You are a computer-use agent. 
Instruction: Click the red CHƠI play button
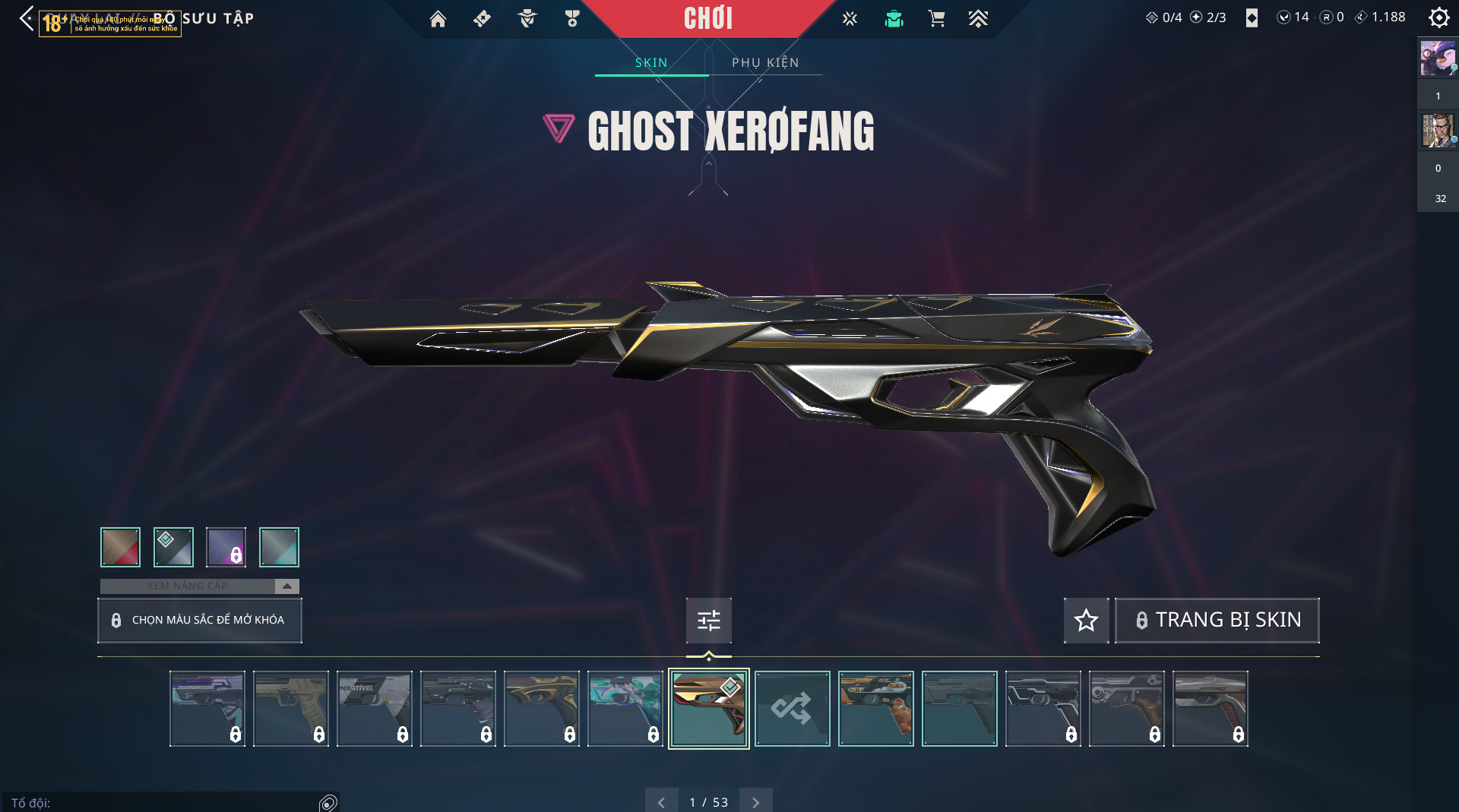(707, 18)
